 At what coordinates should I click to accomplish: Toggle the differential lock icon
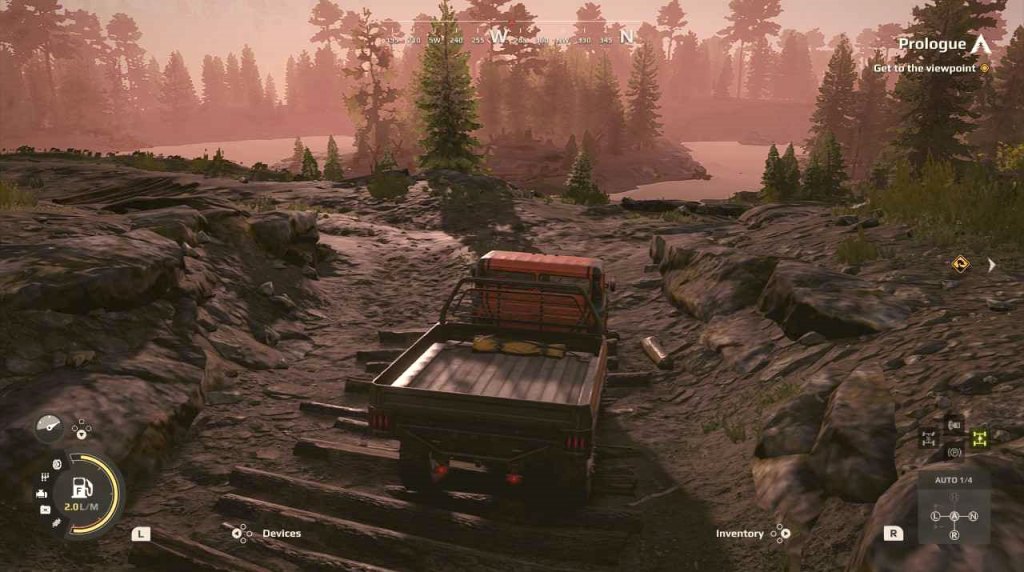pyautogui.click(x=927, y=438)
